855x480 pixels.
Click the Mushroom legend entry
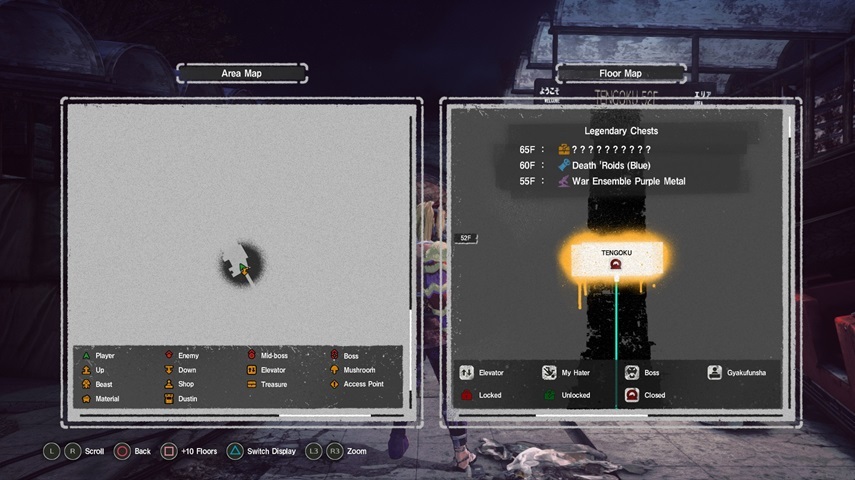click(x=351, y=370)
